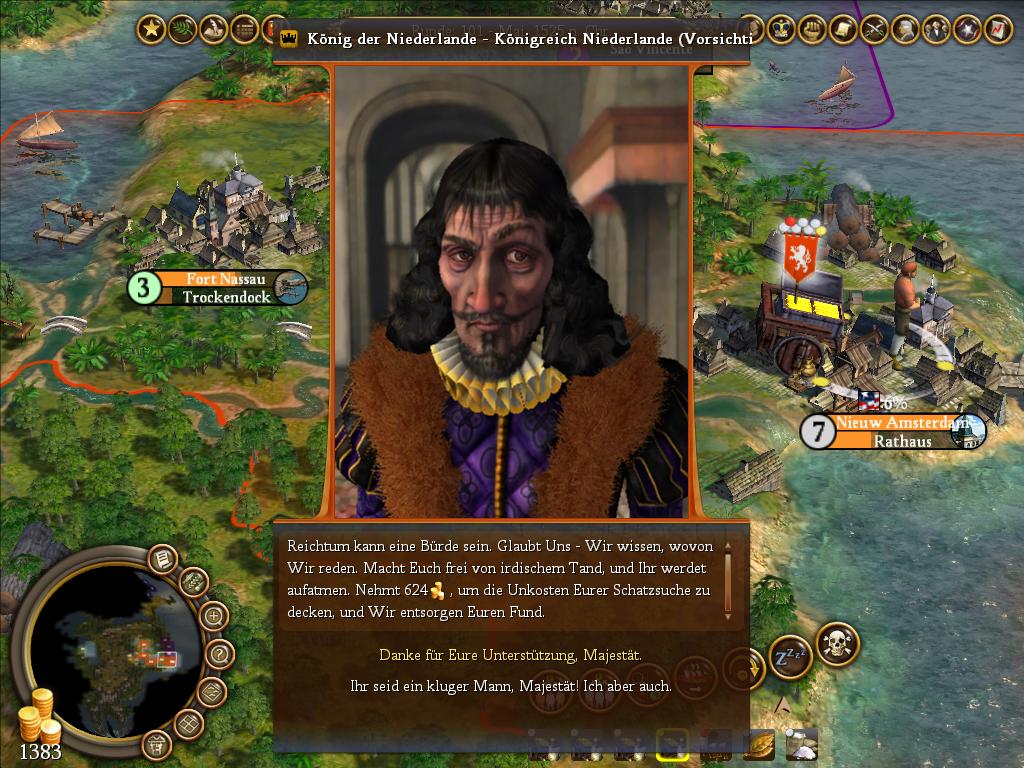Open the question mark magnifier button
The height and width of the screenshot is (768, 1024).
(220, 655)
